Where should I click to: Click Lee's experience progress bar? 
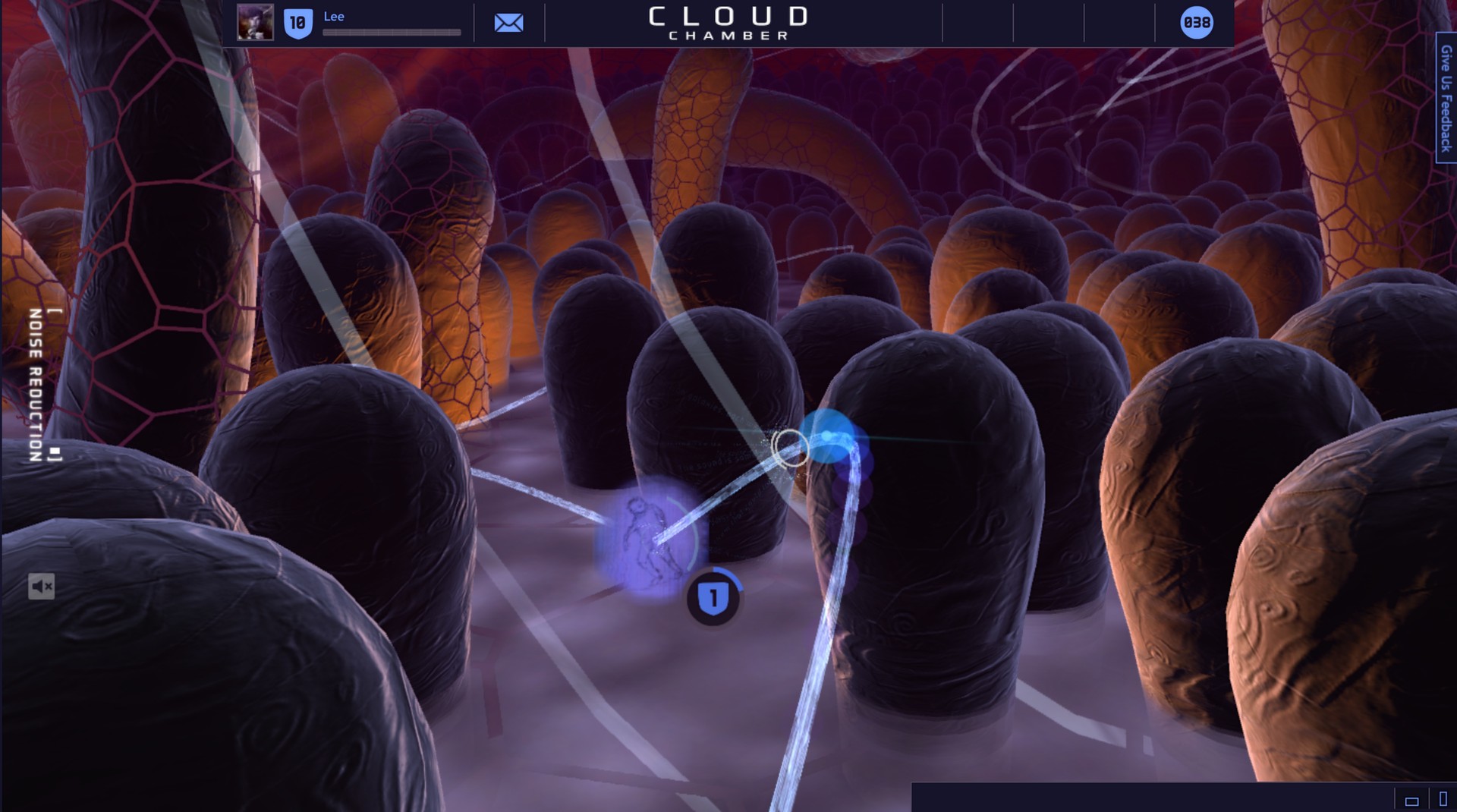(x=392, y=32)
